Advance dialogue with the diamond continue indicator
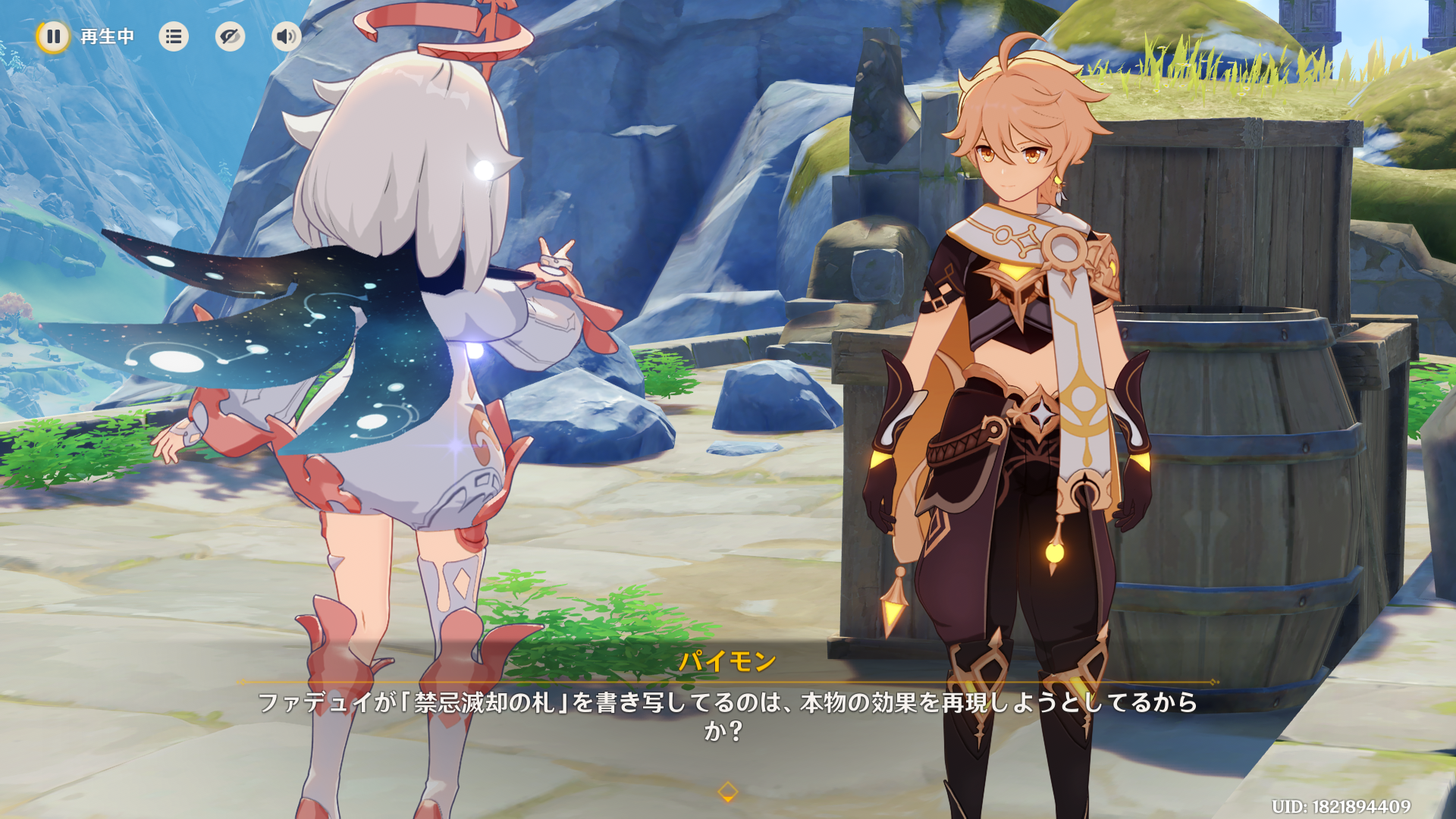This screenshot has width=1456, height=819. (727, 792)
